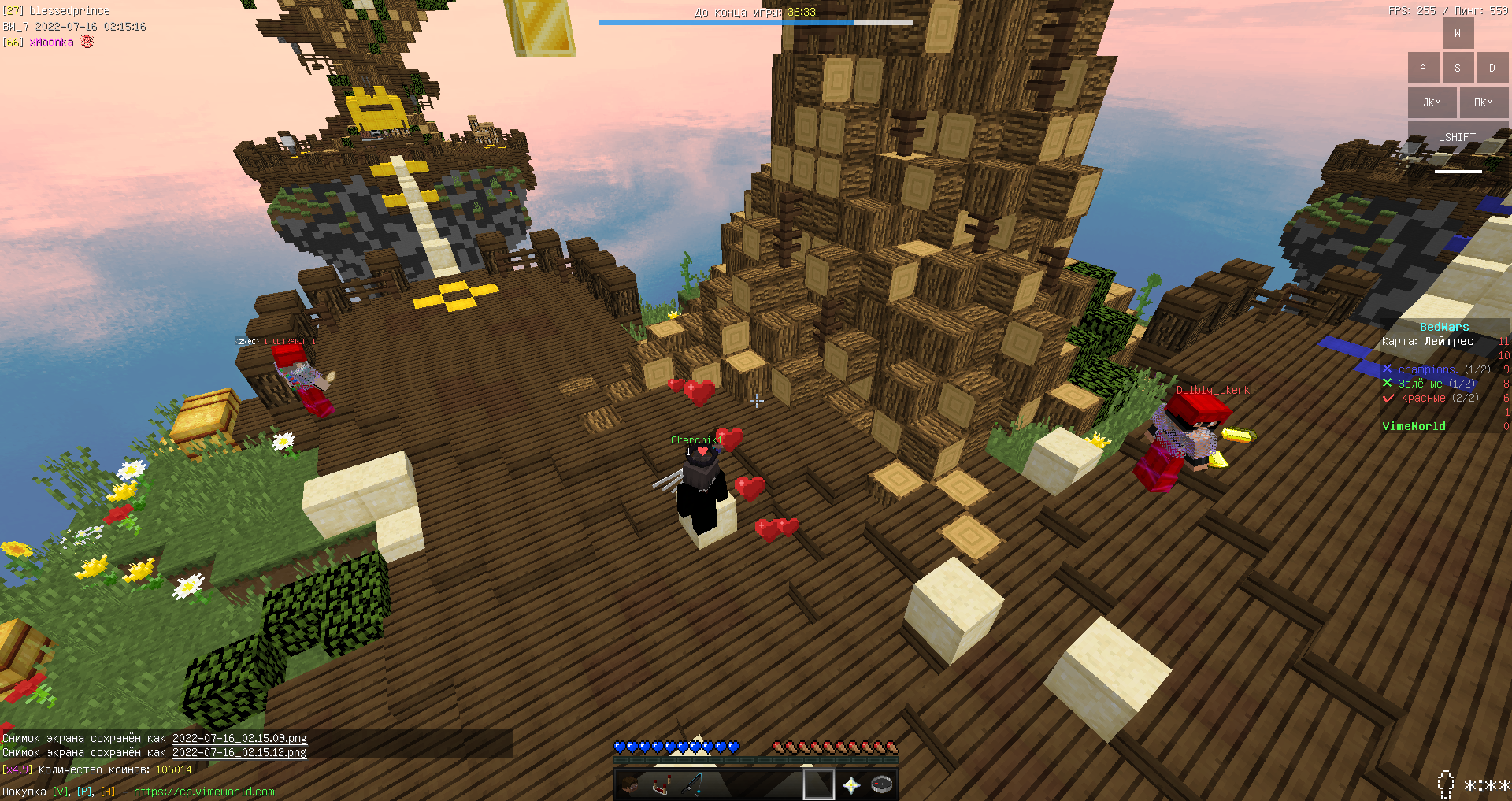Image resolution: width=1512 pixels, height=801 pixels.
Task: Open screenshot link 2022-07-16_02.15.09.png
Action: coord(239,738)
